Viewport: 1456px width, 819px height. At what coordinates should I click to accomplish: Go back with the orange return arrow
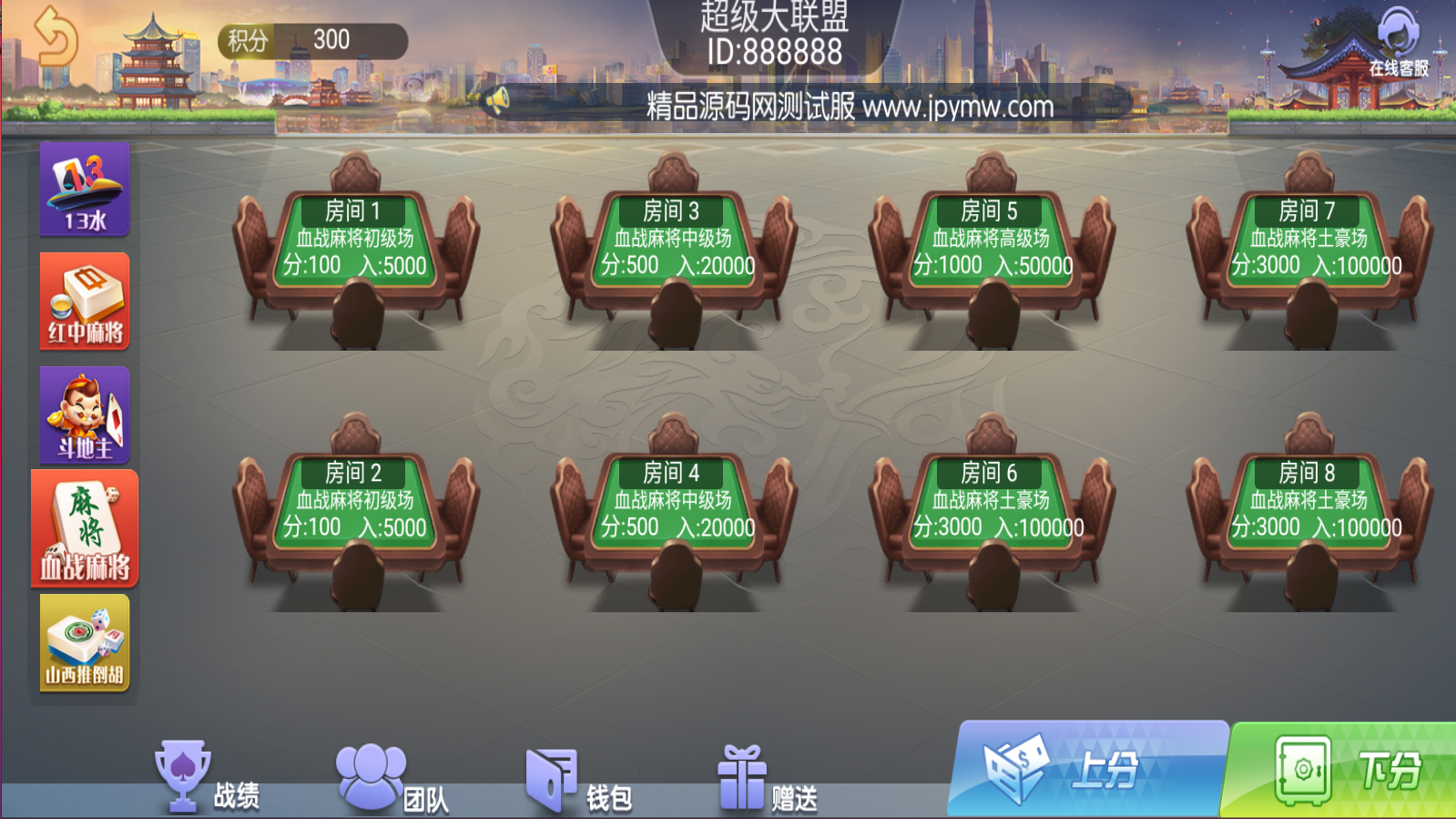coord(54,37)
